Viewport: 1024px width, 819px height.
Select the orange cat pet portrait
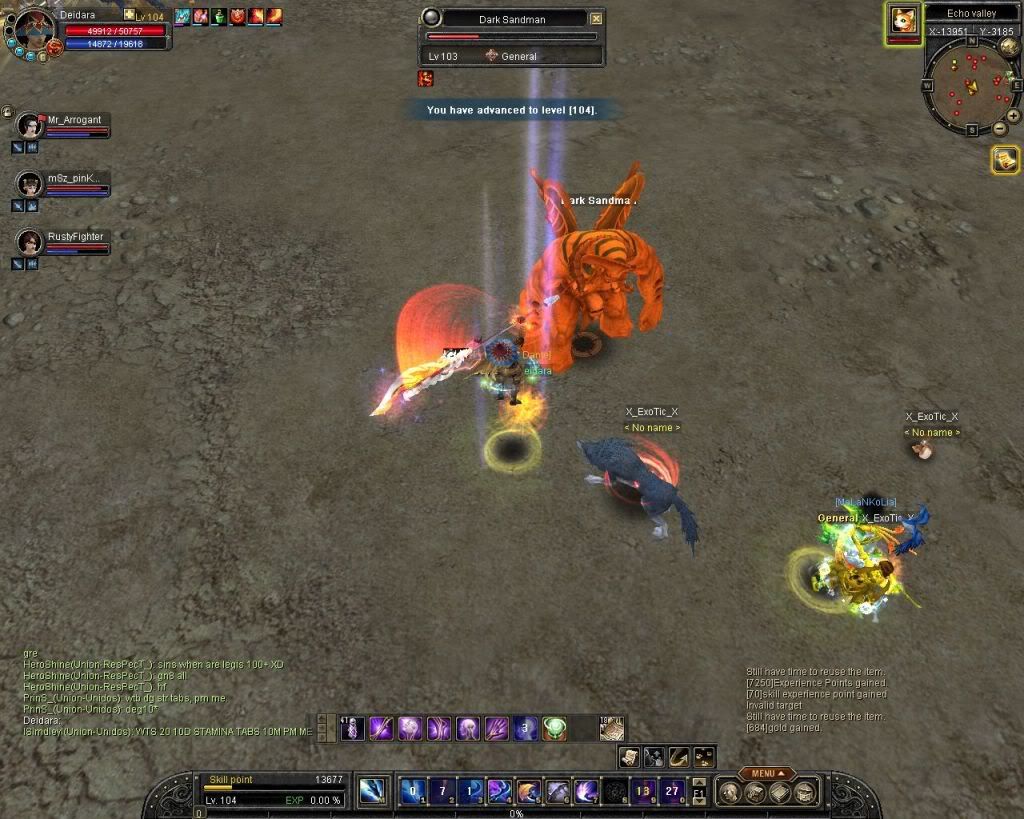point(903,22)
